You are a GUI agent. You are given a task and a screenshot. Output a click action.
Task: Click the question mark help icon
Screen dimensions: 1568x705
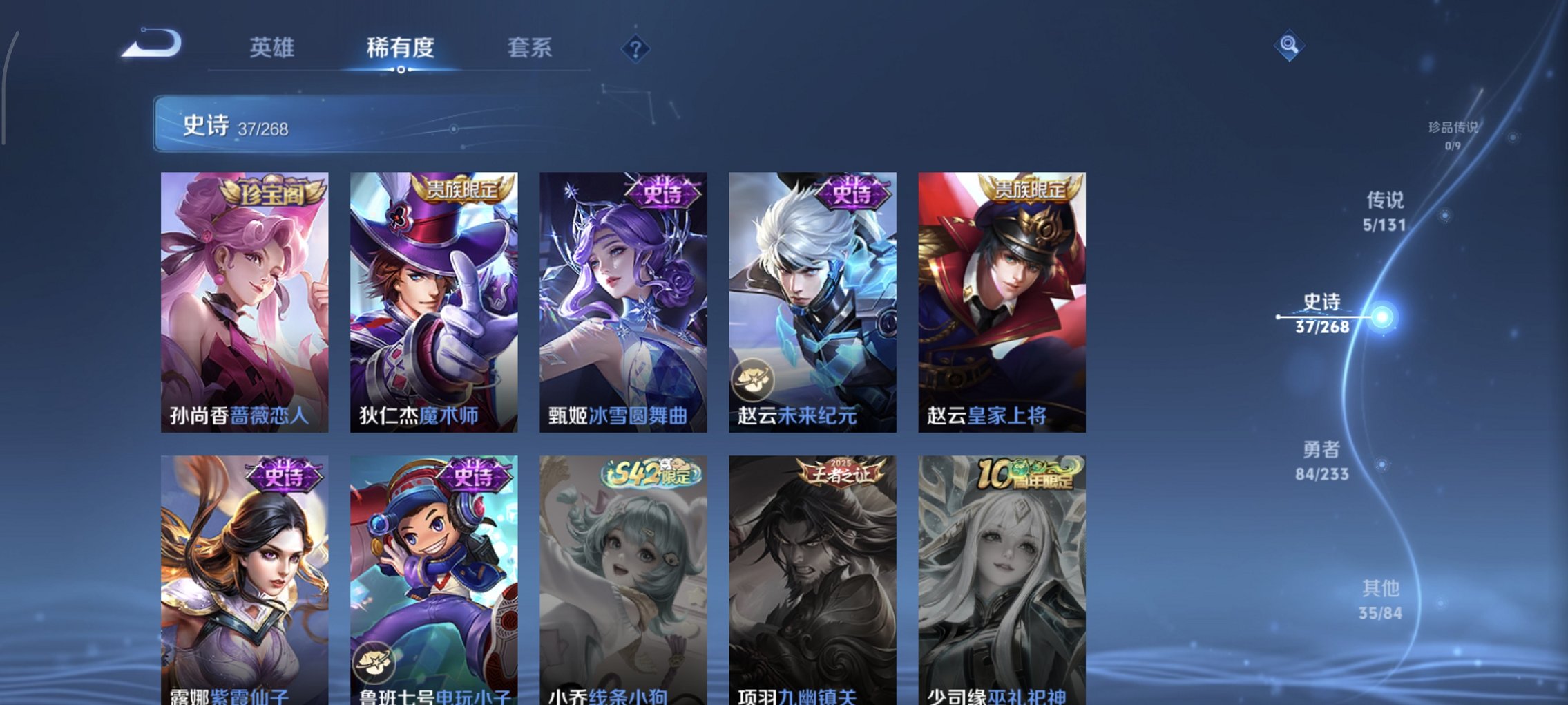tap(635, 49)
